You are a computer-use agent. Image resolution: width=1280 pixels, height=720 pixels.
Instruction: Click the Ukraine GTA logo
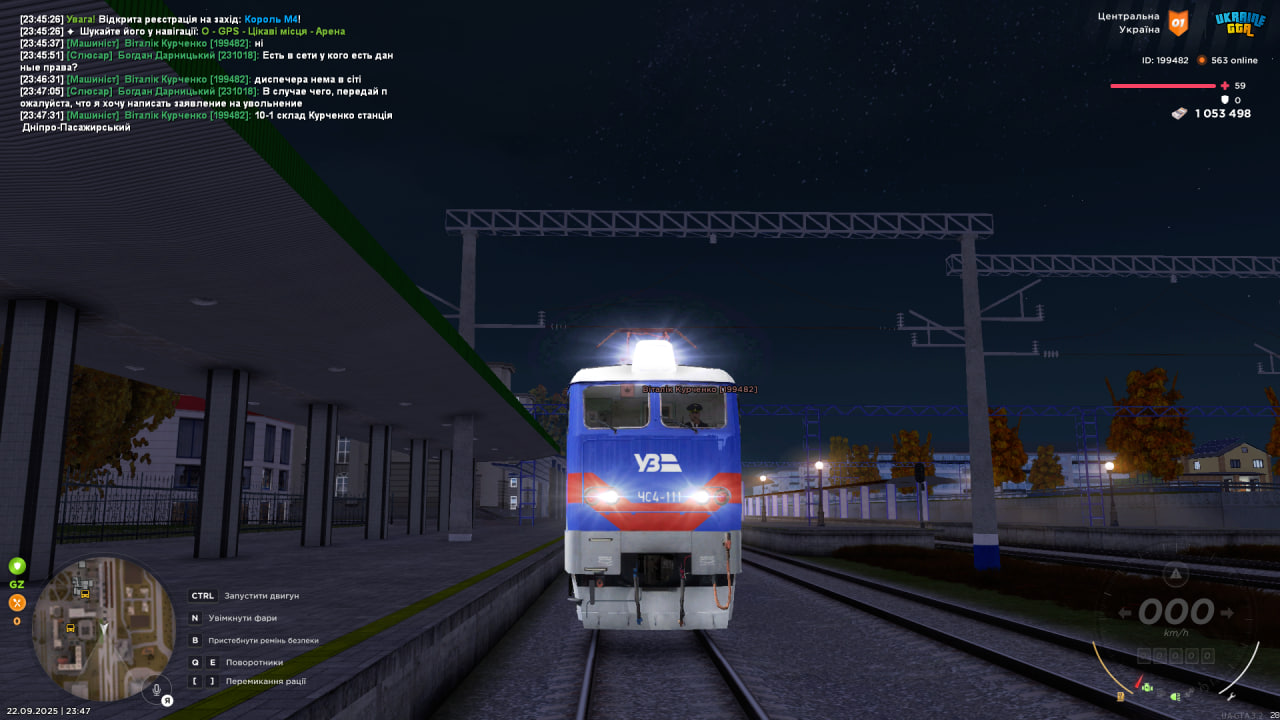pos(1239,23)
